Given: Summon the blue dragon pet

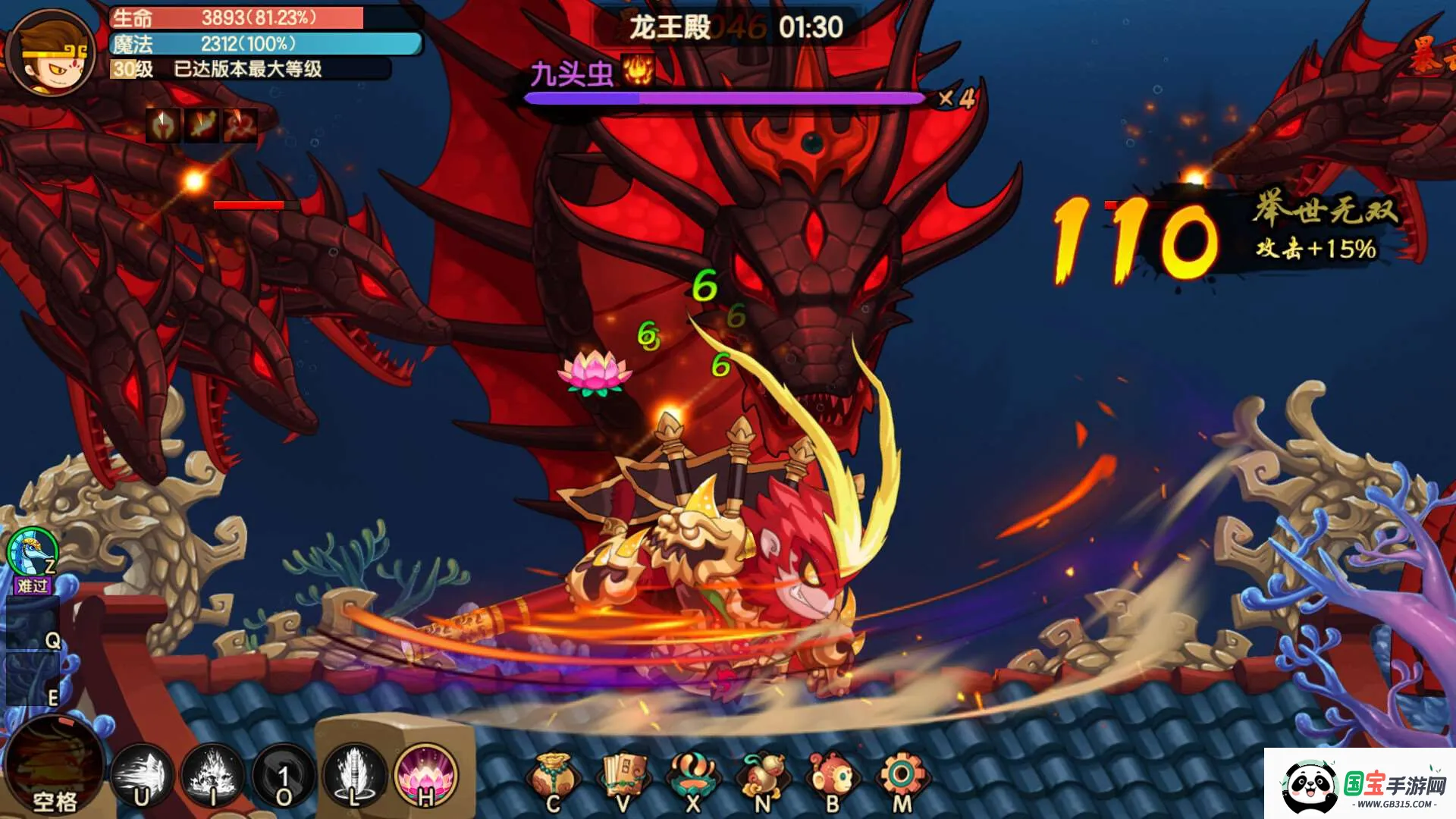Looking at the screenshot, I should (33, 554).
